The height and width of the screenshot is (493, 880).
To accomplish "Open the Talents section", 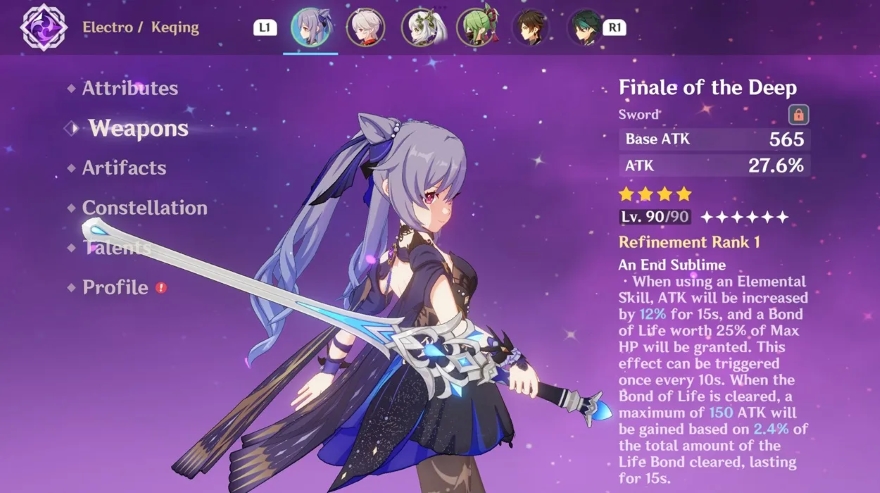I will [x=116, y=248].
